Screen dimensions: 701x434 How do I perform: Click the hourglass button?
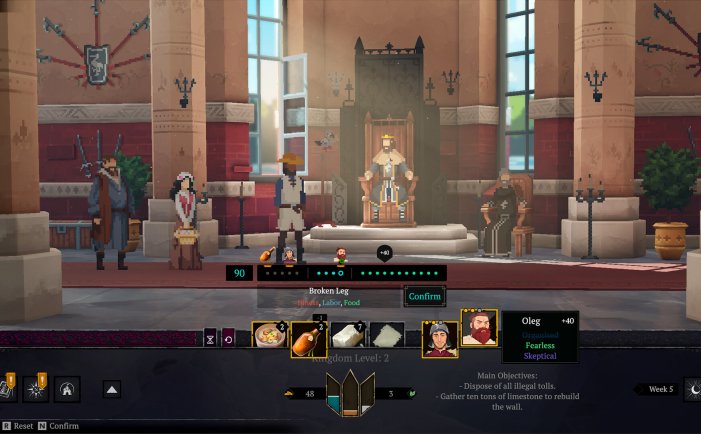pyautogui.click(x=211, y=340)
